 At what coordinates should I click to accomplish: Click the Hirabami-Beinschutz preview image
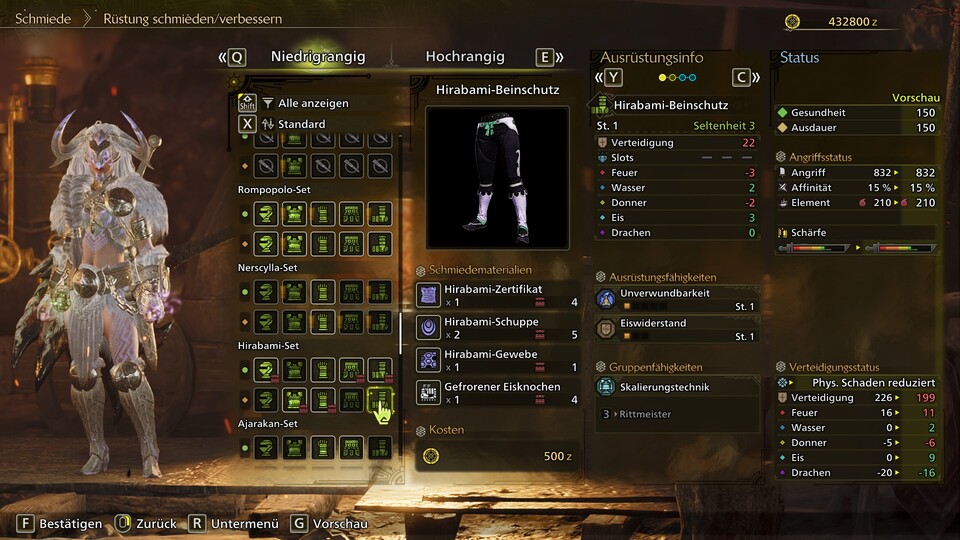click(x=497, y=177)
